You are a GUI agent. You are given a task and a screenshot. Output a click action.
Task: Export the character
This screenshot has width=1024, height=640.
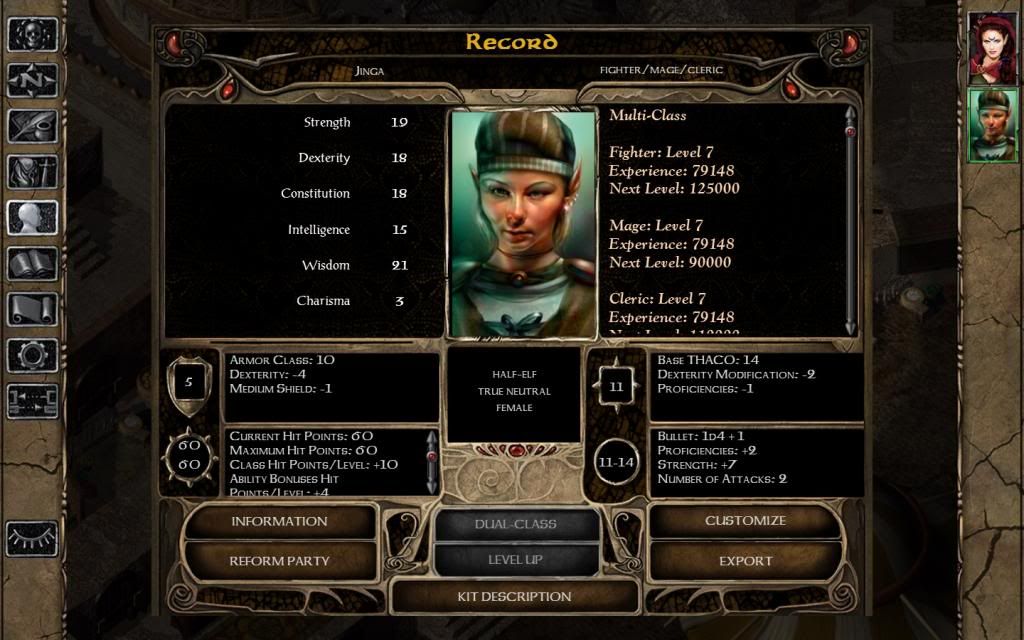745,561
